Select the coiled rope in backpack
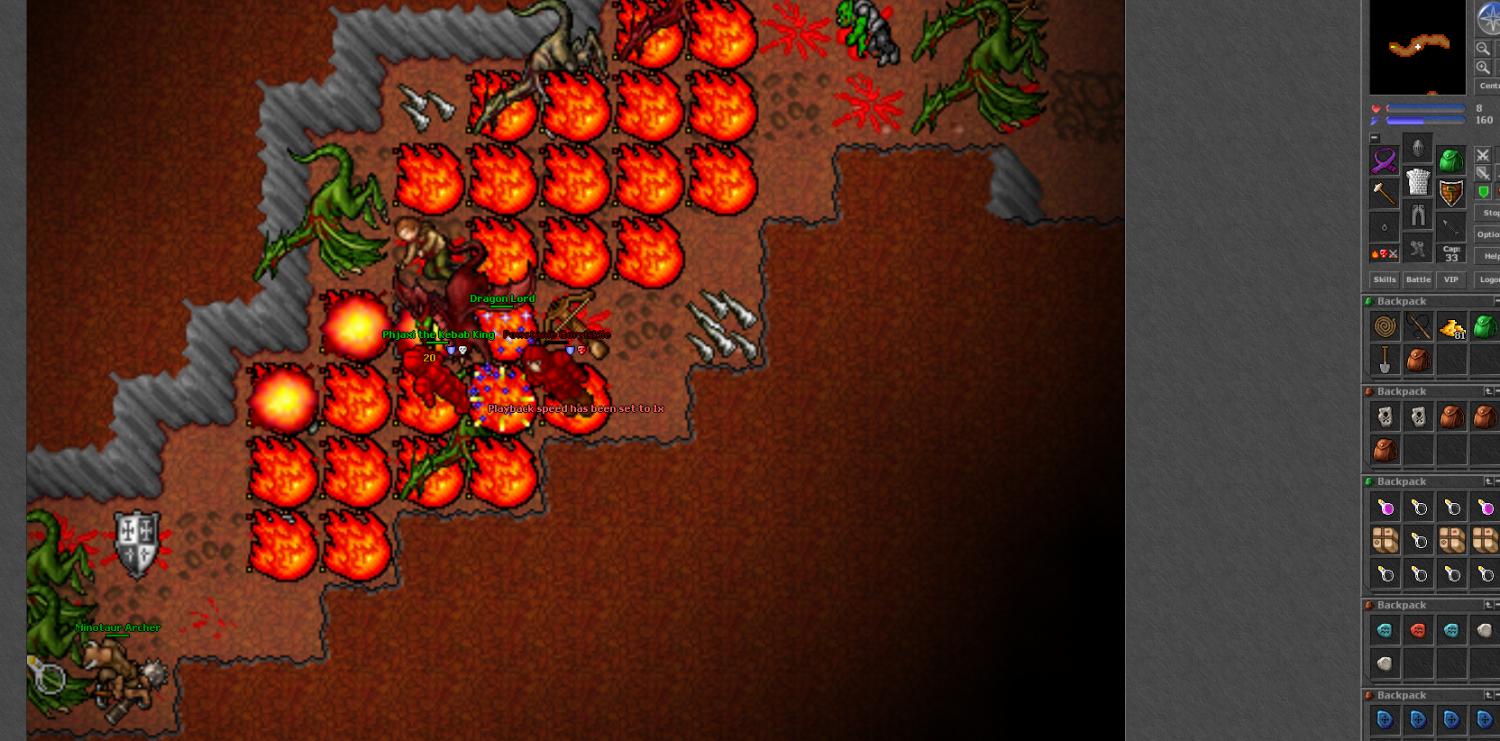The image size is (1500, 741). click(1385, 326)
